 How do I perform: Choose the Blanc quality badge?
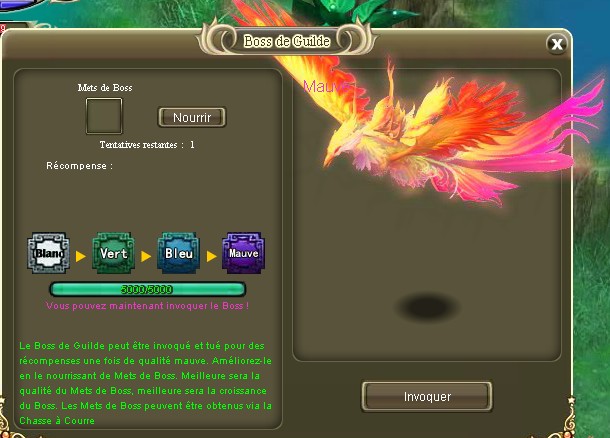48,254
